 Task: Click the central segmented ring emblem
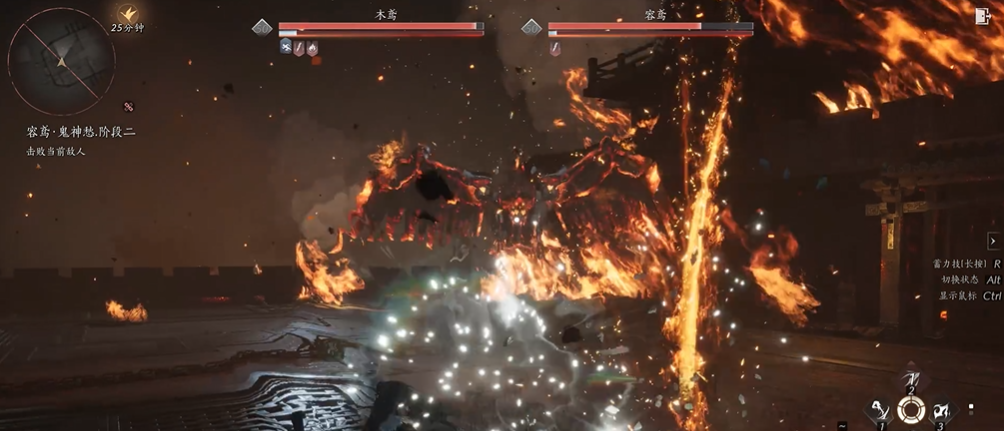[x=910, y=409]
